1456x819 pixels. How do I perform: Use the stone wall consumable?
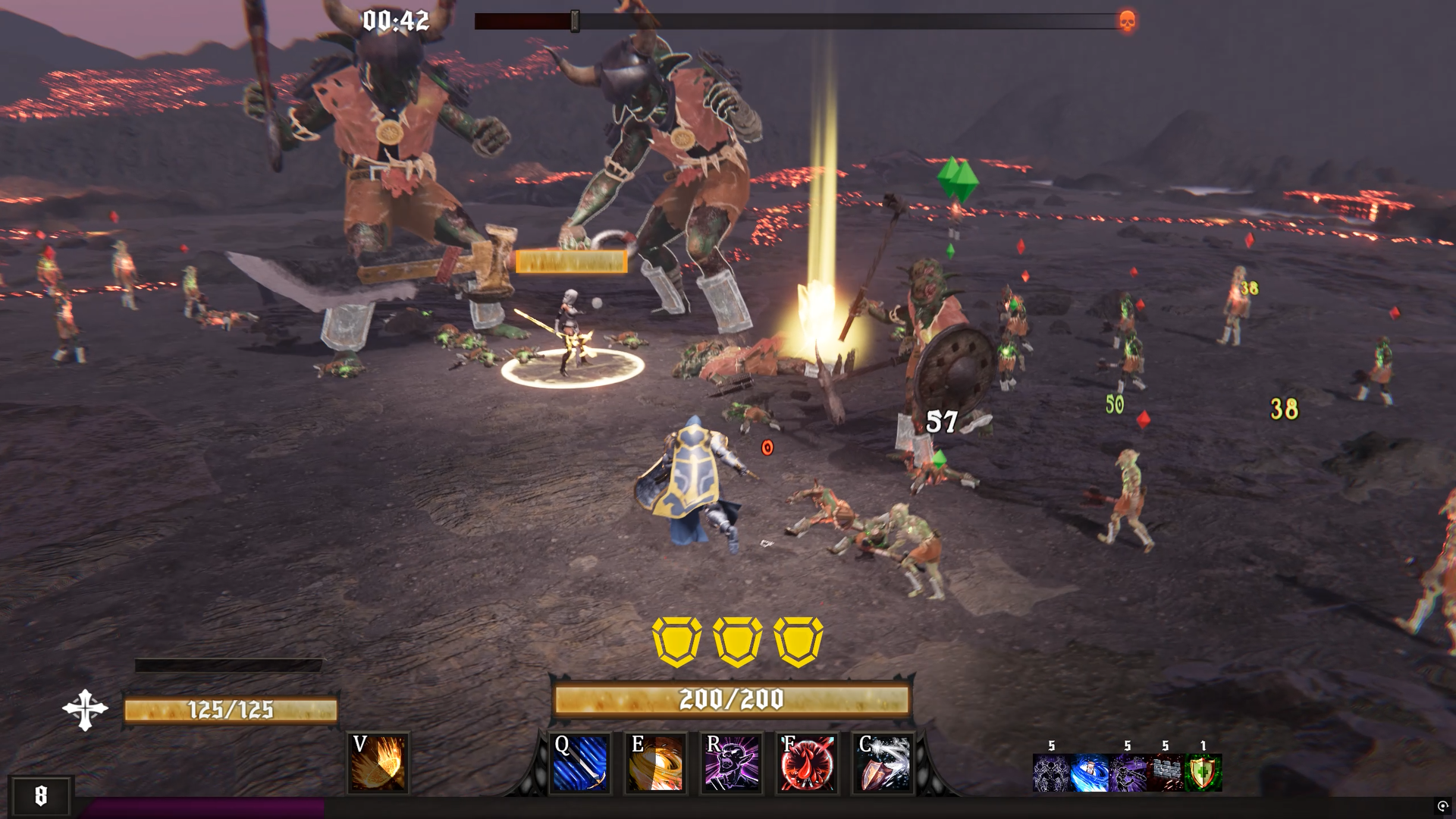(1168, 773)
